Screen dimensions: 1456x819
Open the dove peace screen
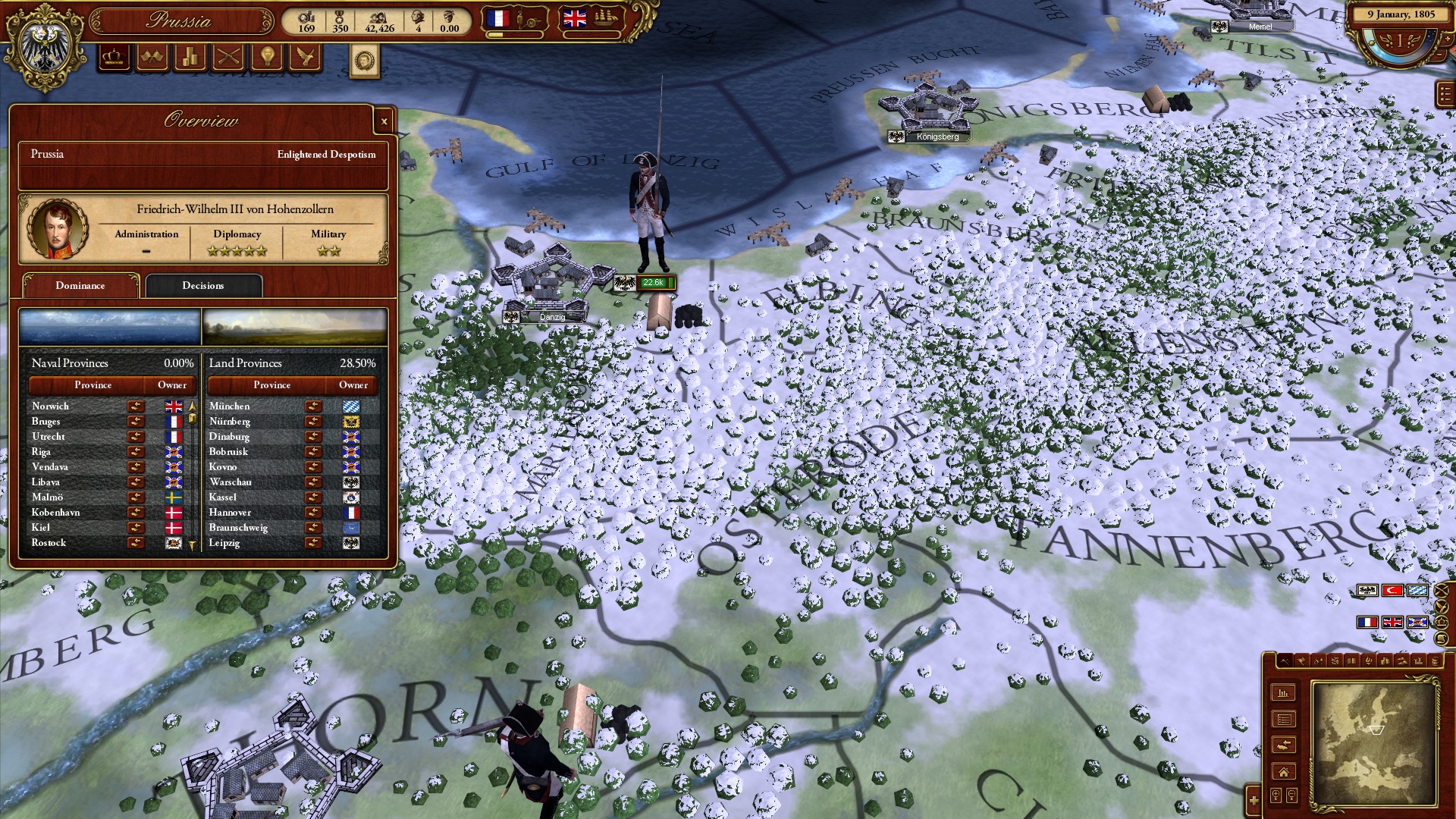pyautogui.click(x=305, y=58)
